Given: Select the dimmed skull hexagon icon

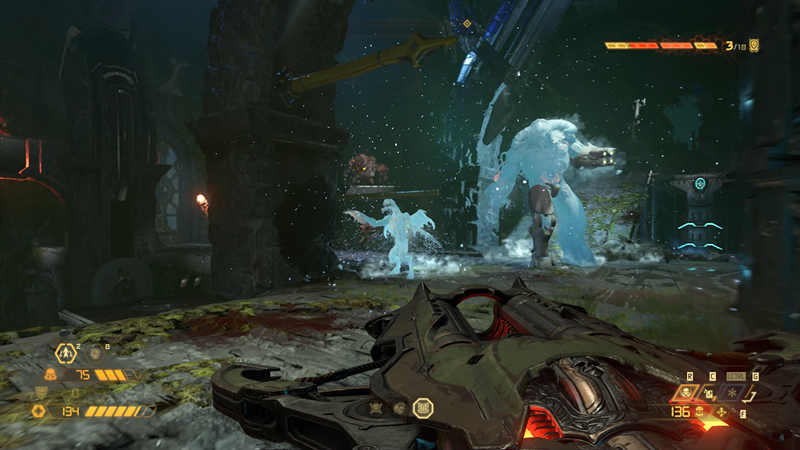Looking at the screenshot, I should click(x=95, y=352).
